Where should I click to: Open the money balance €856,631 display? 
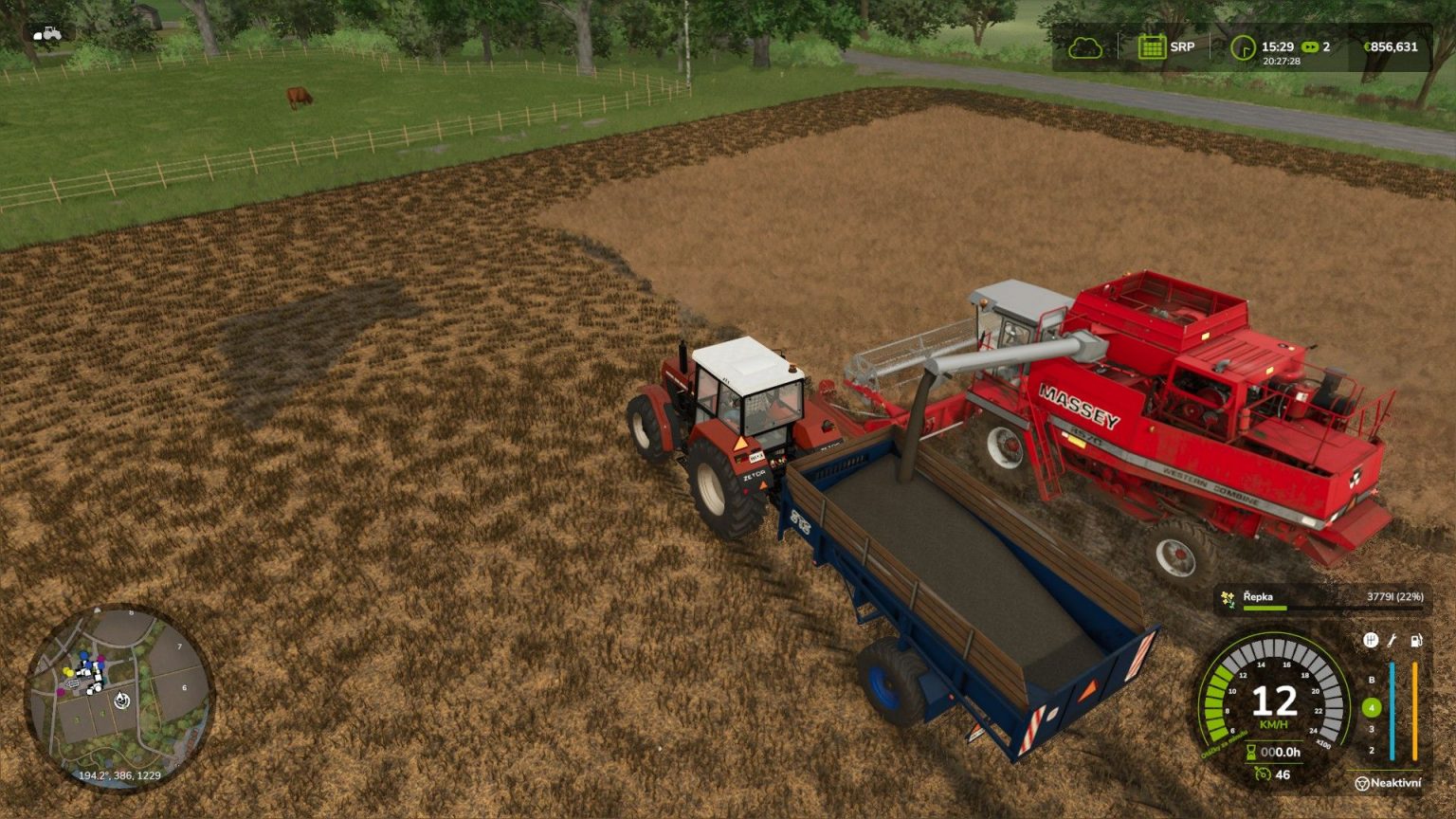(1393, 45)
